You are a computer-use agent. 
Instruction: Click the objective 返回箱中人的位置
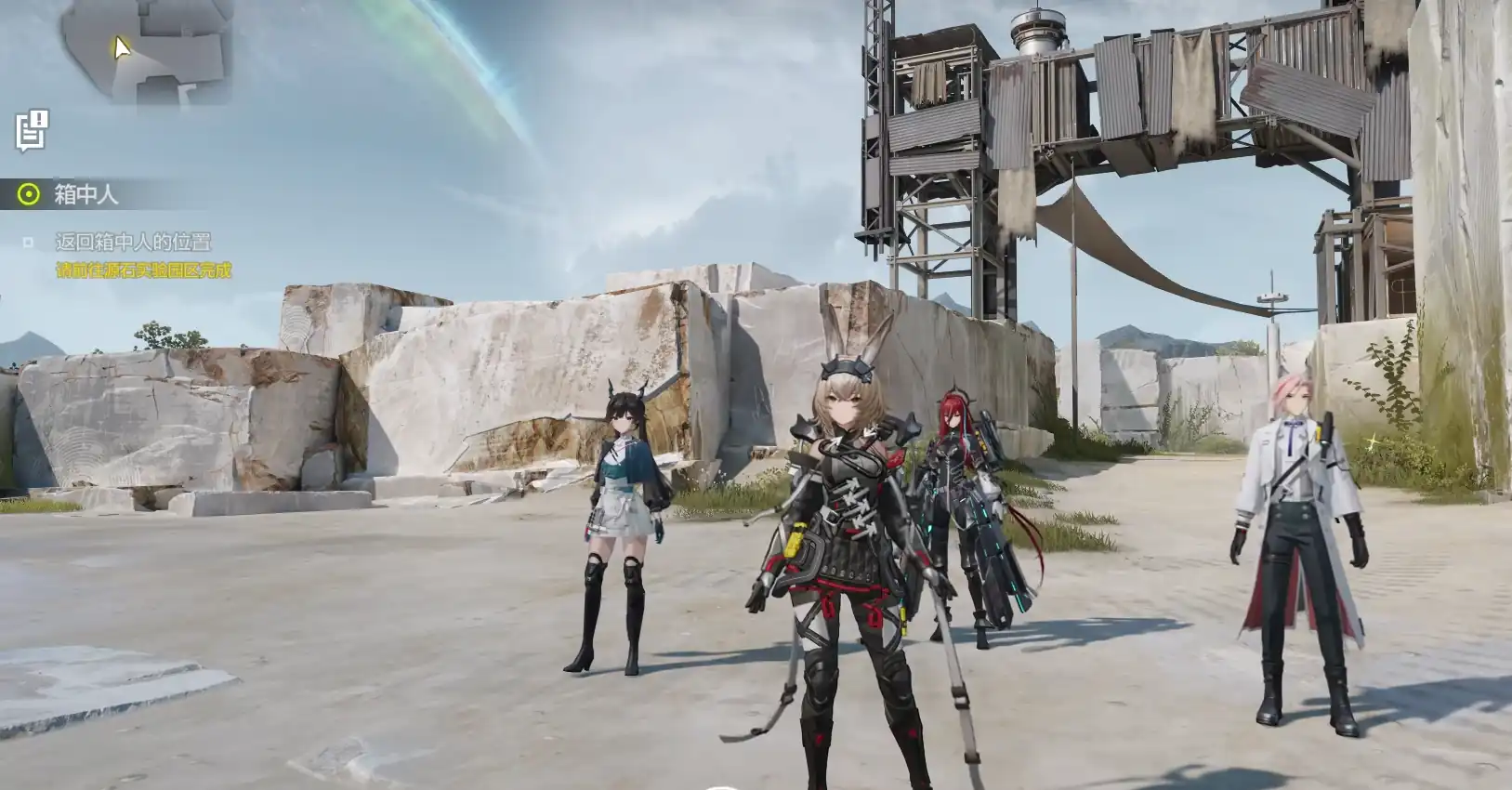(x=133, y=242)
